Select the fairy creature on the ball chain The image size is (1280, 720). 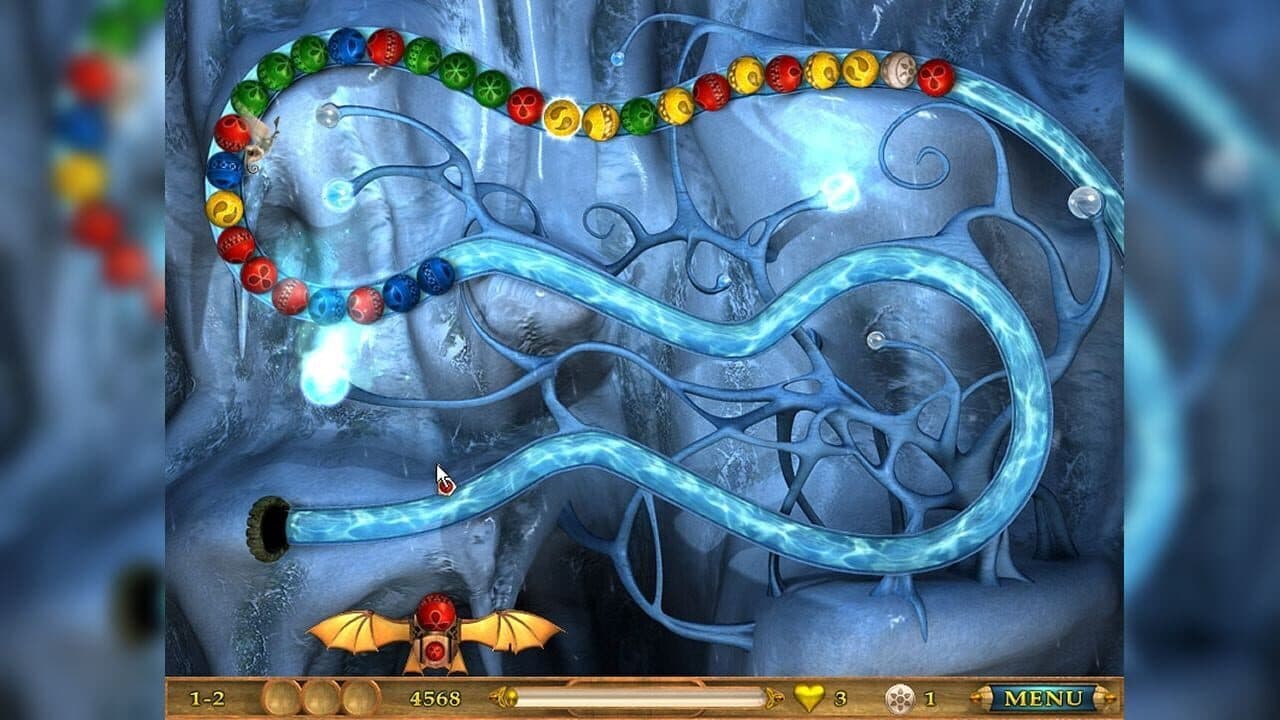(x=262, y=140)
